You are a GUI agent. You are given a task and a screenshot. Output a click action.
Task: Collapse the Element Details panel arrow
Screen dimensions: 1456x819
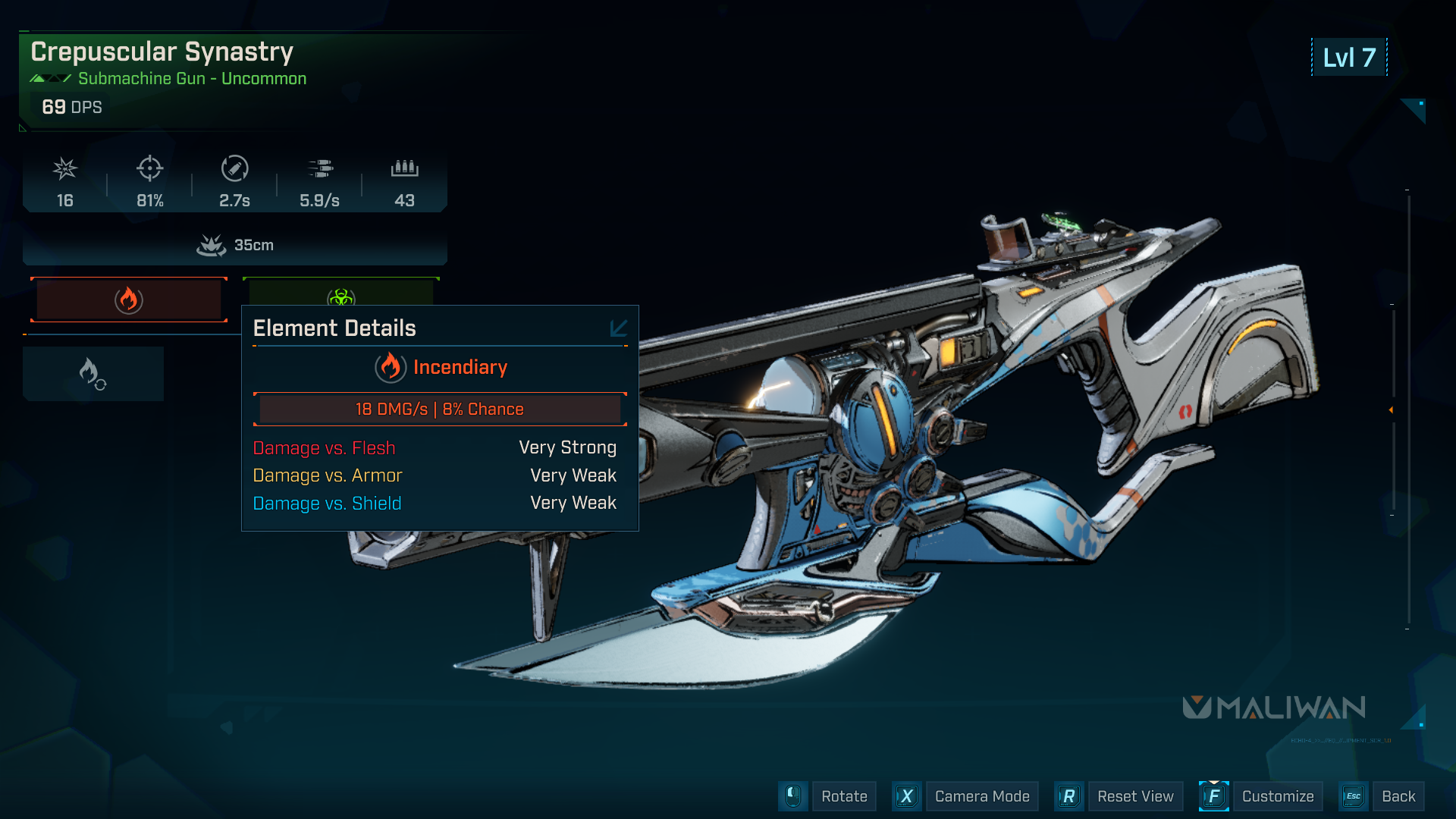pyautogui.click(x=618, y=328)
